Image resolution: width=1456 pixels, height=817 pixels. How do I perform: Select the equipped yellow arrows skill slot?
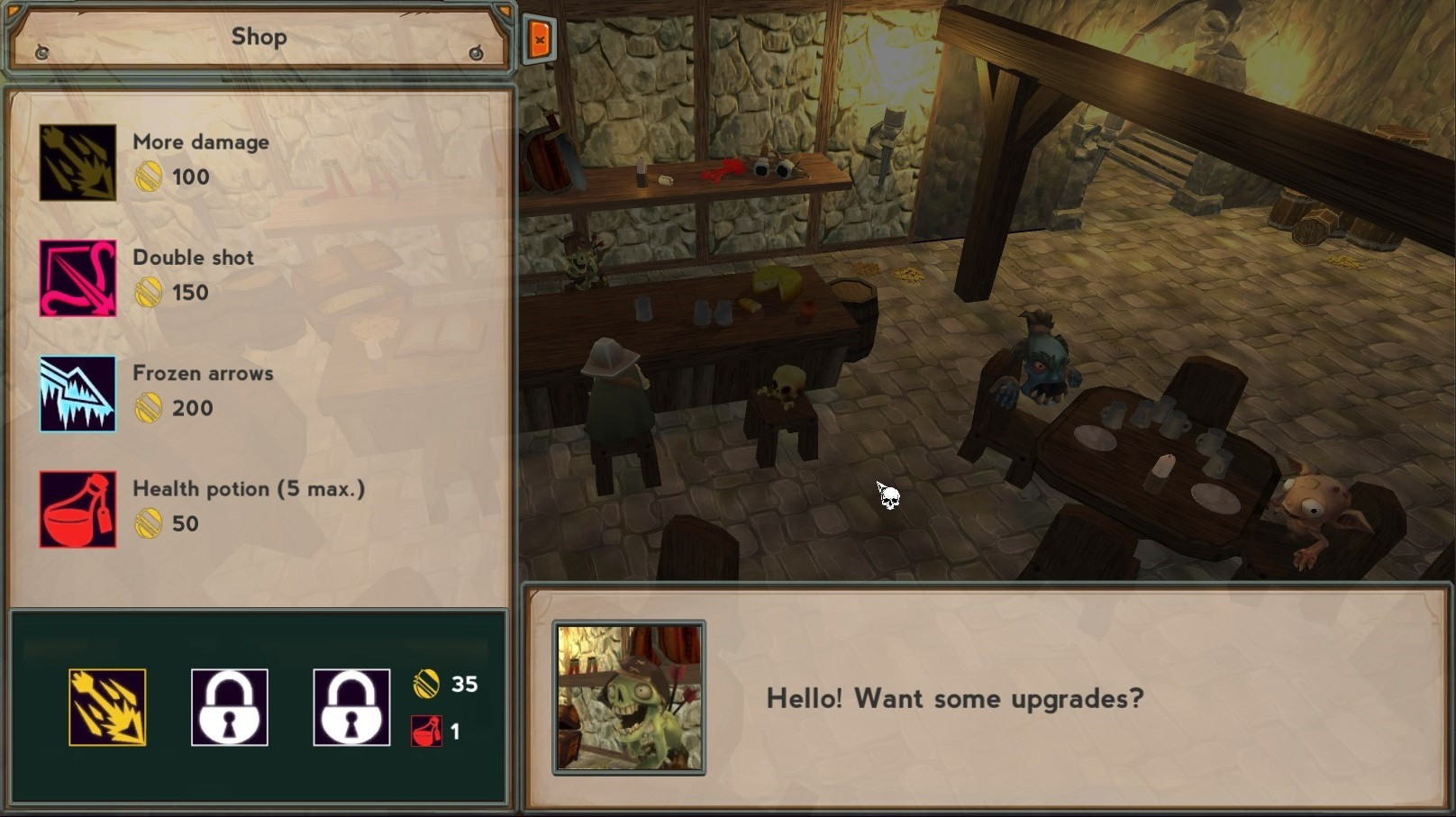[x=107, y=707]
